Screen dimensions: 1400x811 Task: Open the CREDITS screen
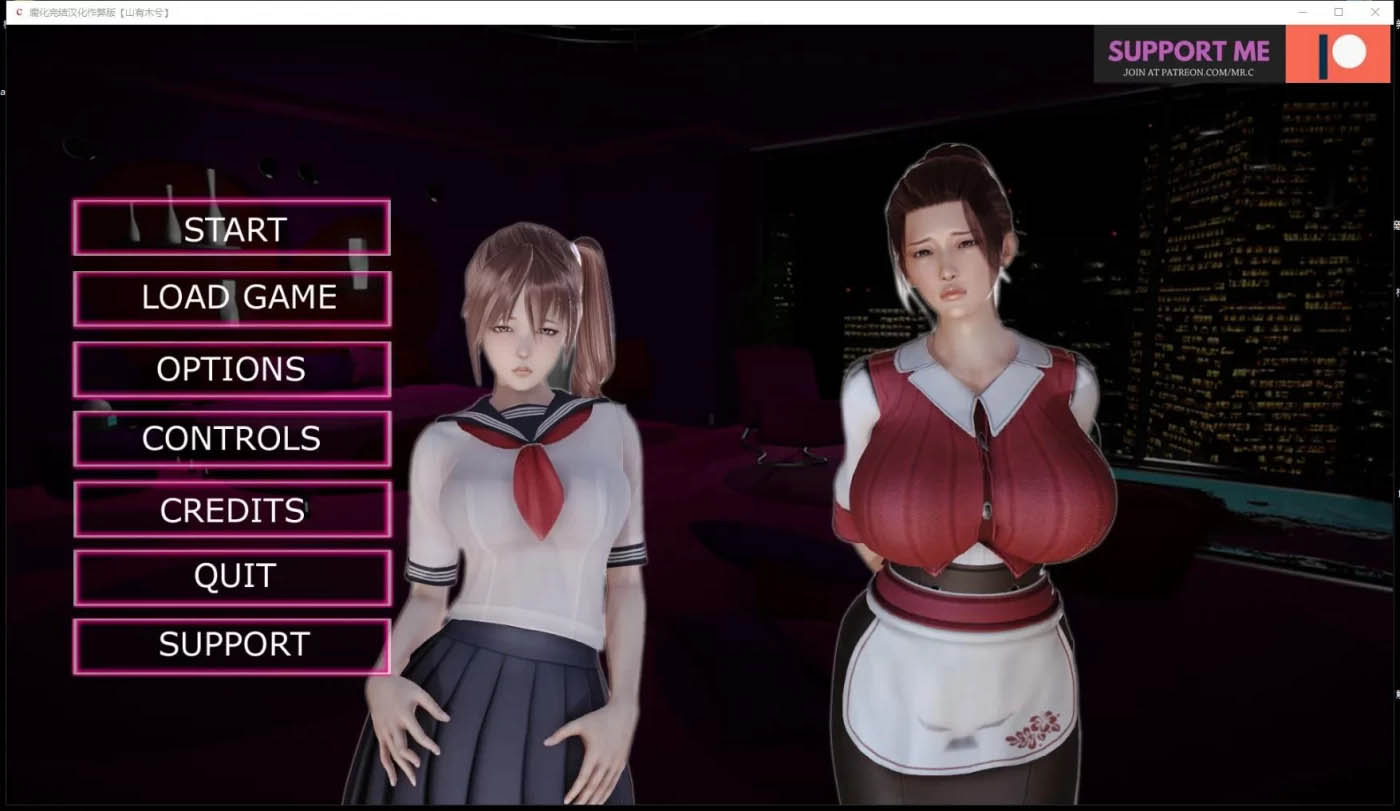coord(232,509)
